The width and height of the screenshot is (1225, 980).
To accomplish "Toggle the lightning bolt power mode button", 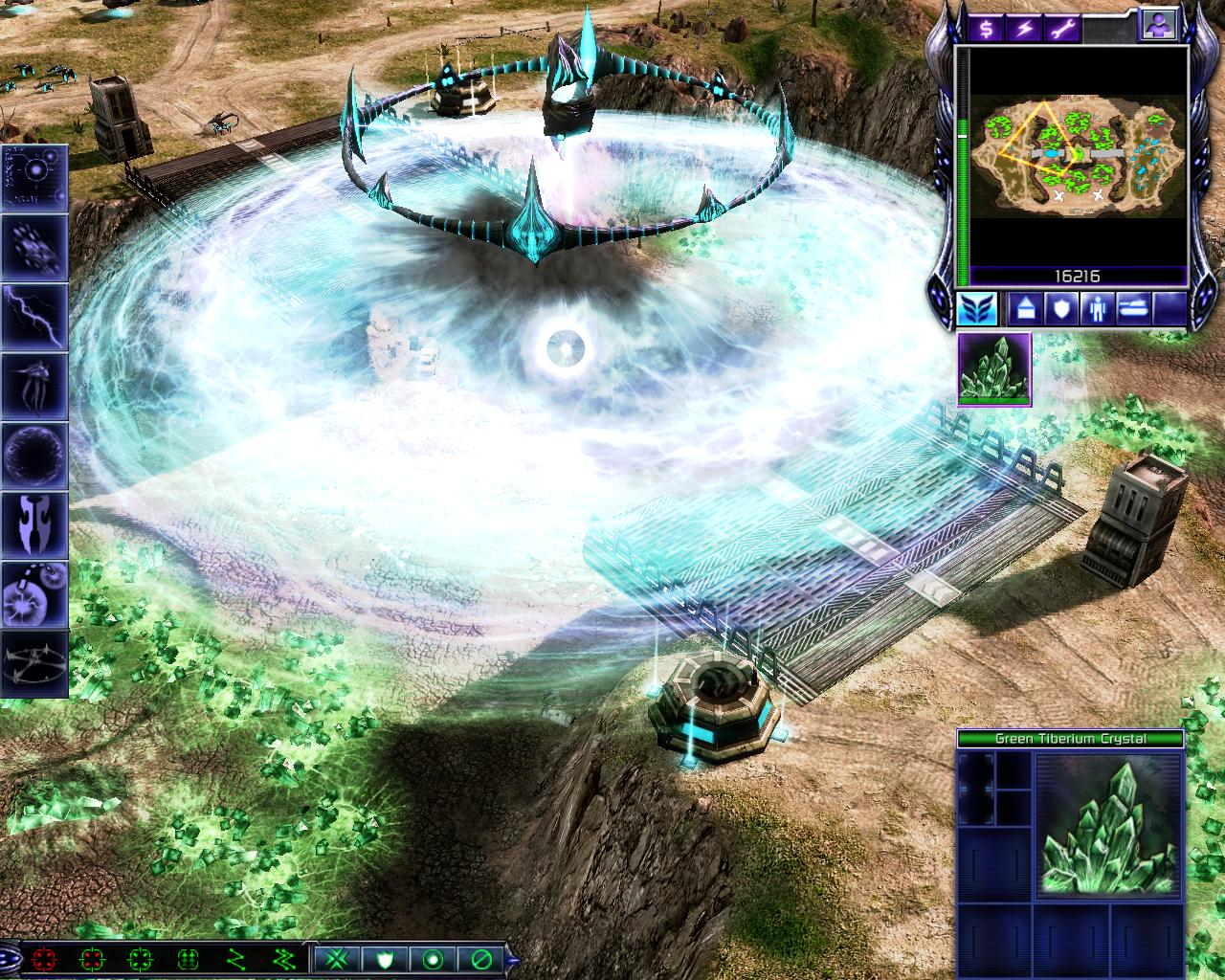I will tap(1025, 28).
